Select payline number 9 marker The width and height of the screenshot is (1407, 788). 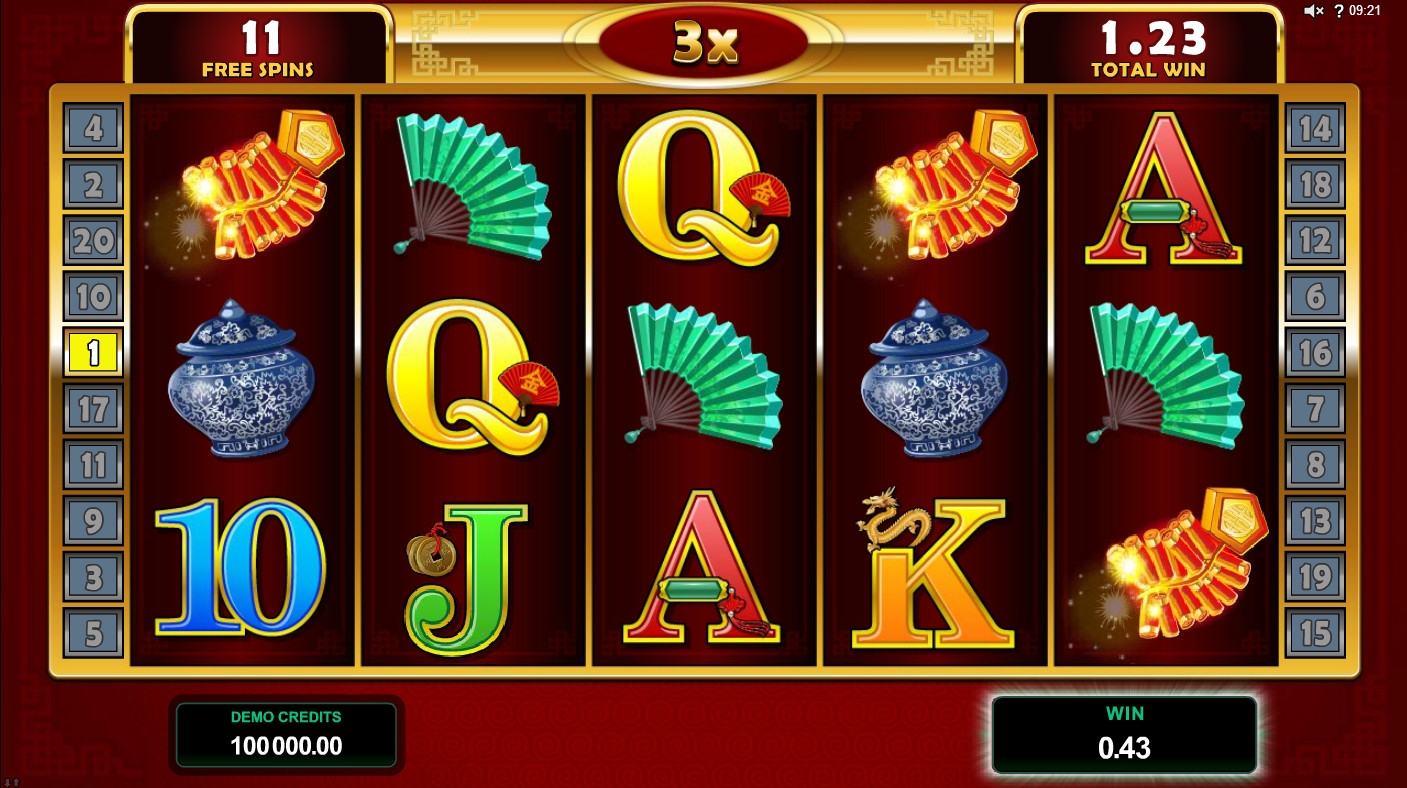click(x=93, y=521)
